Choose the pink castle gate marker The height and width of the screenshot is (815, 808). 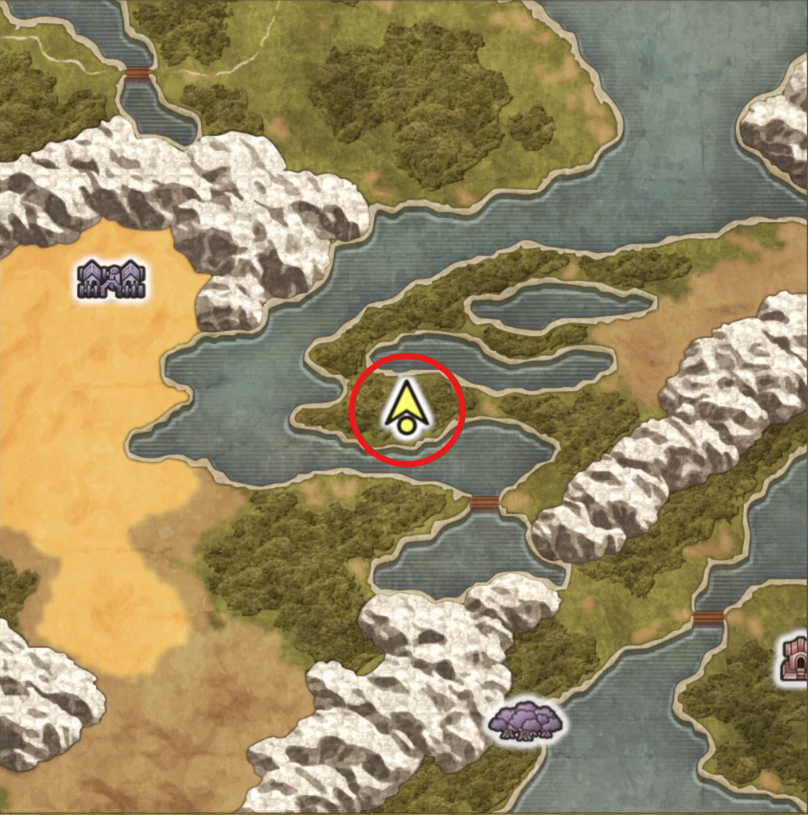click(x=793, y=659)
